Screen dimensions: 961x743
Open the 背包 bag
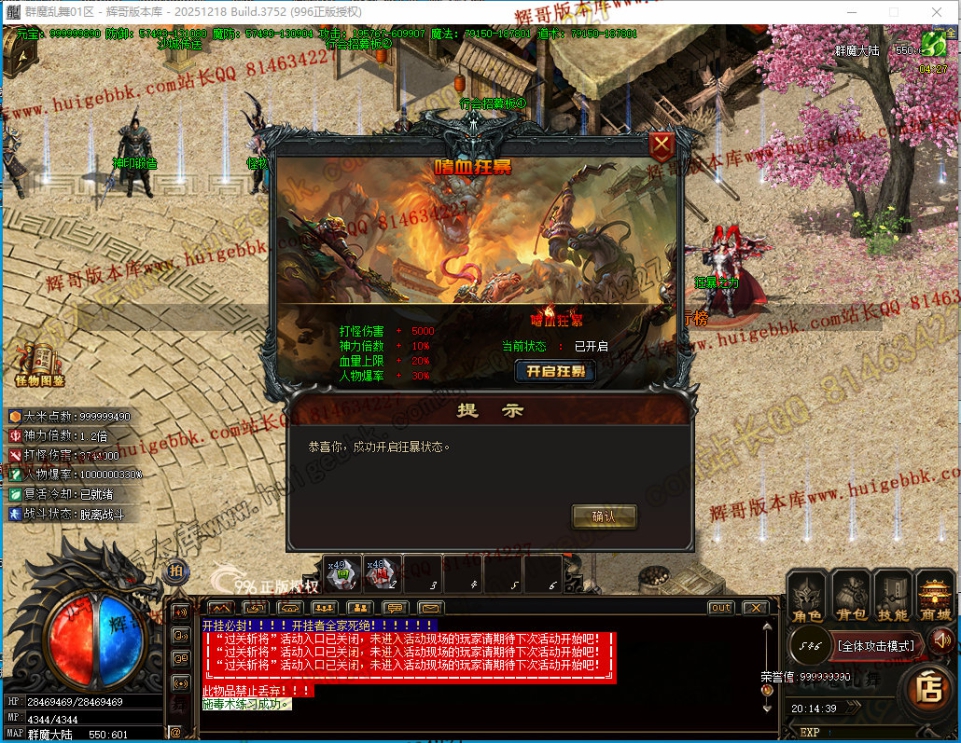(851, 597)
